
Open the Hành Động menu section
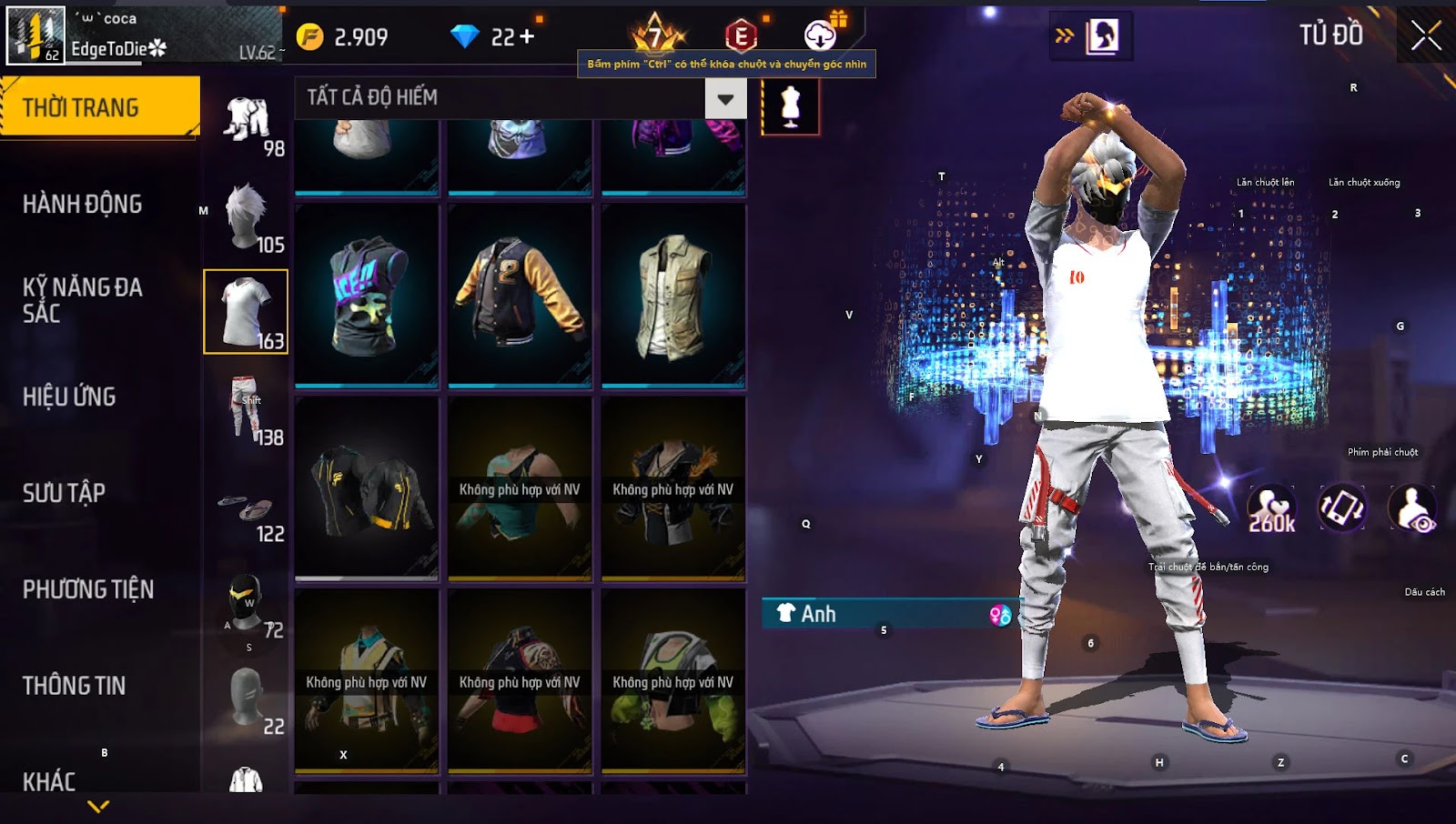(x=82, y=204)
